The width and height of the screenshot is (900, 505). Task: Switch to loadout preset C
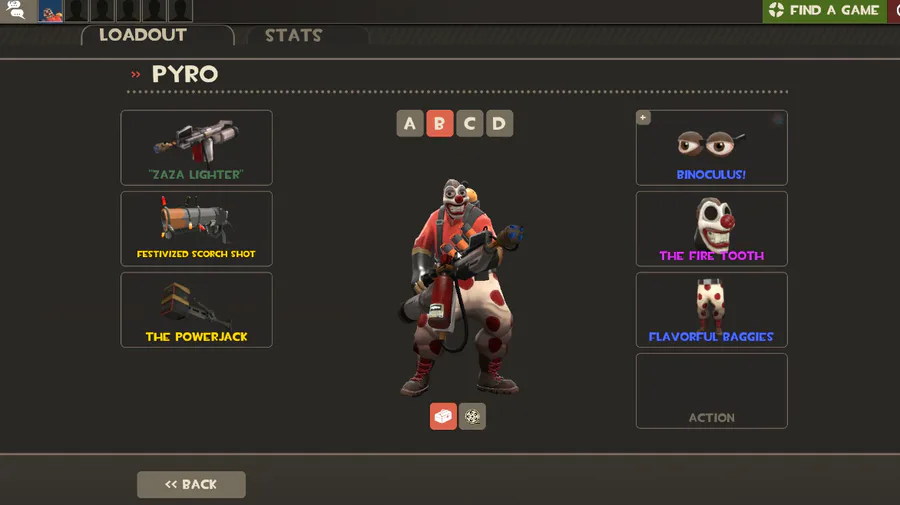pos(469,124)
